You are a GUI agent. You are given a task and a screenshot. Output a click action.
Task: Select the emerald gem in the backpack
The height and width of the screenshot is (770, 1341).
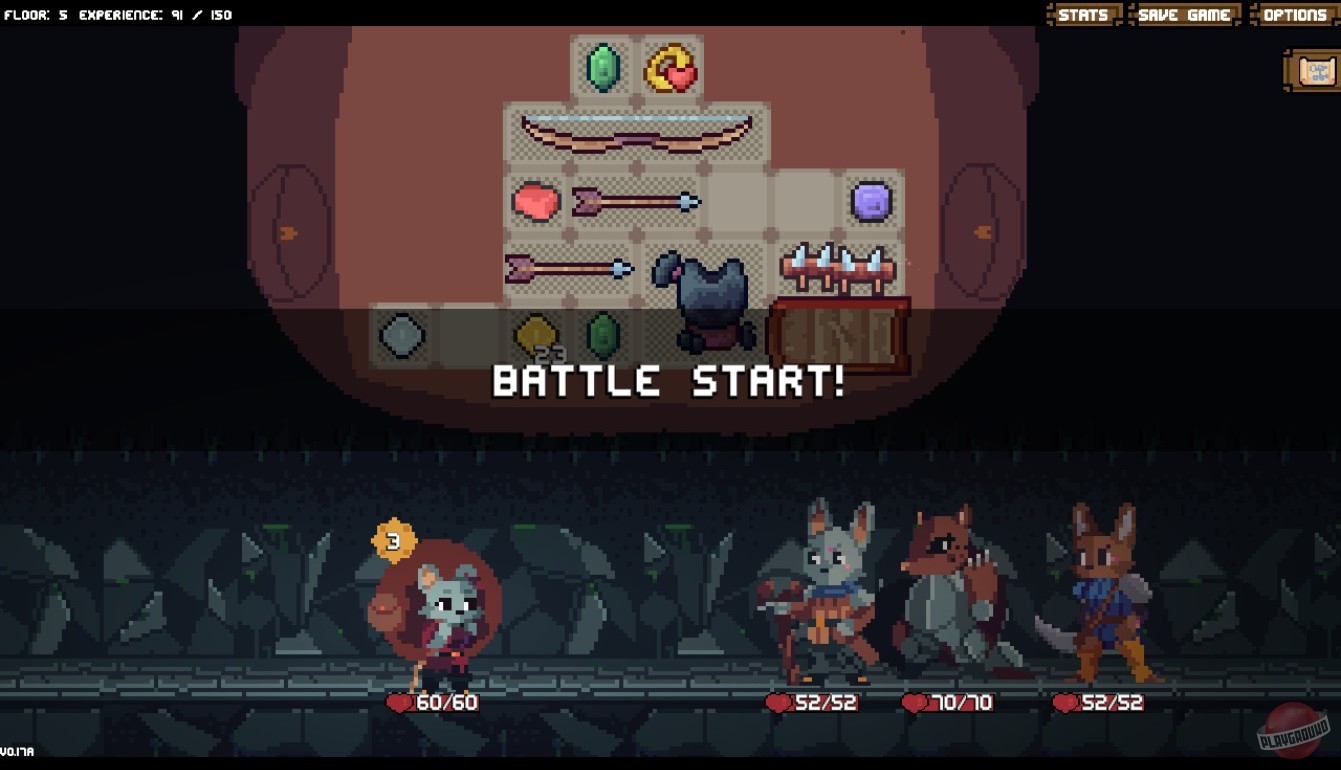[x=602, y=67]
